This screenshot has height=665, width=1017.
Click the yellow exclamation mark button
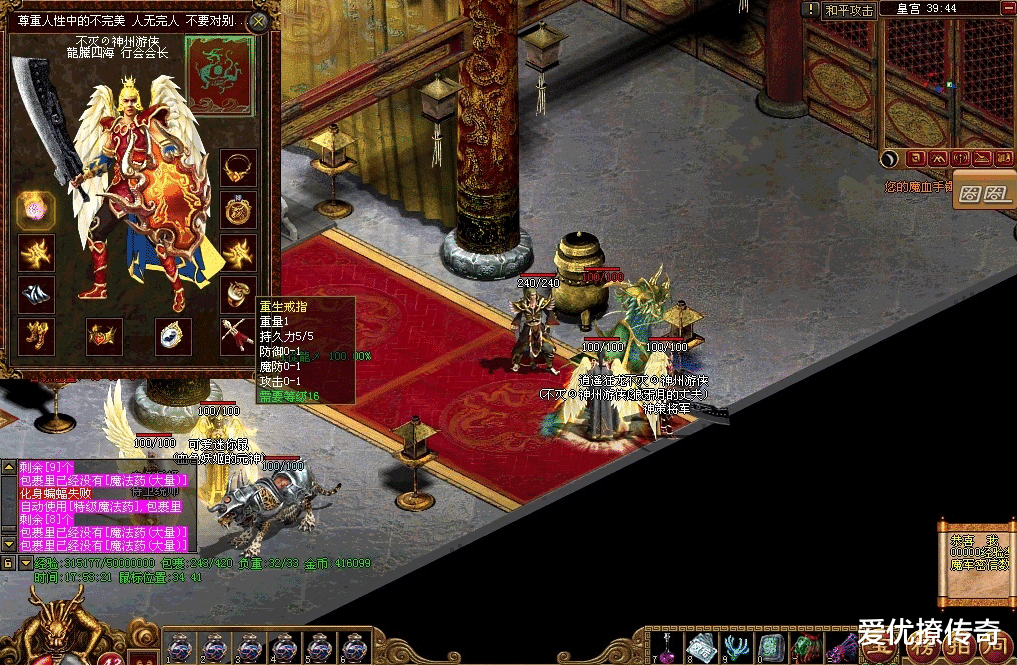pyautogui.click(x=812, y=10)
